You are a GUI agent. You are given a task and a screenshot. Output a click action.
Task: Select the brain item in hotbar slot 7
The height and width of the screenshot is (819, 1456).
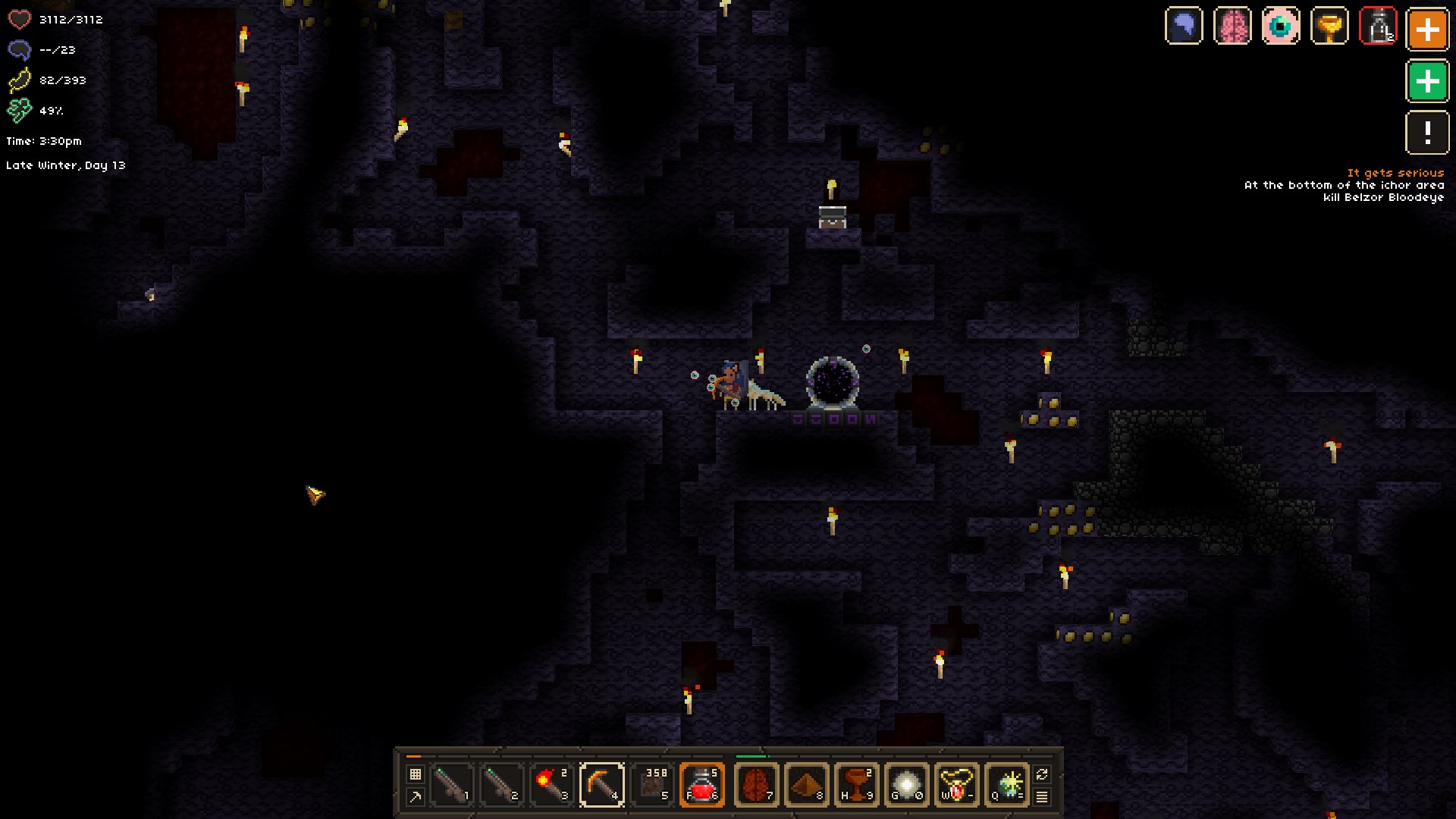(757, 785)
